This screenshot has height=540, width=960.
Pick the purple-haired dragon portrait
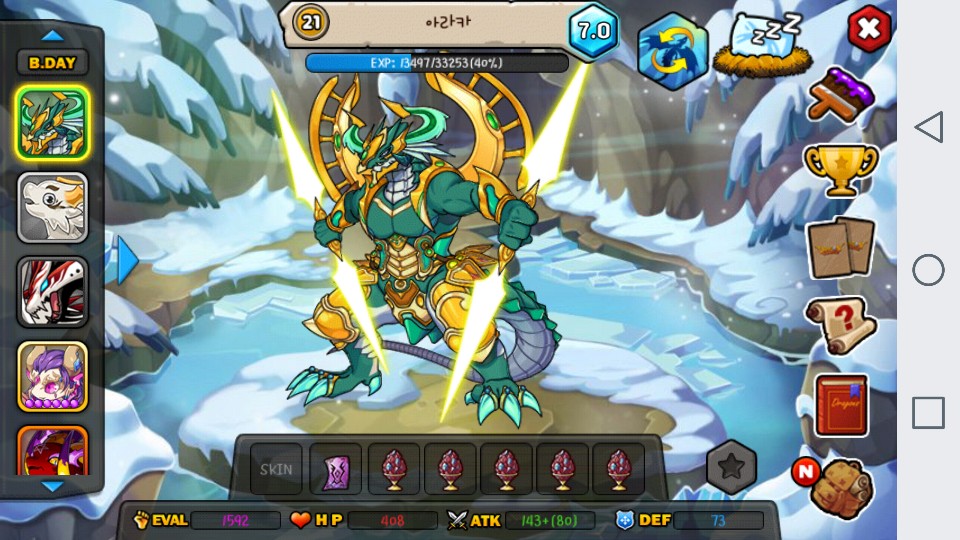pyautogui.click(x=52, y=377)
